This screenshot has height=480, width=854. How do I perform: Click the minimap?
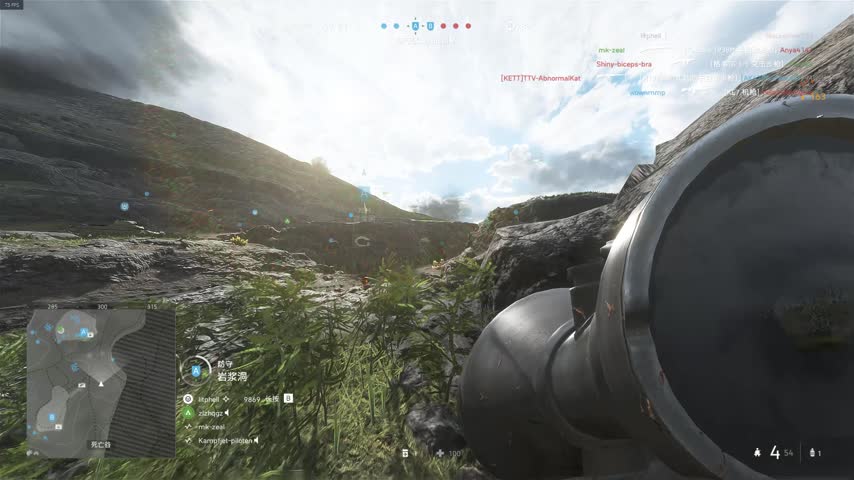coord(101,381)
